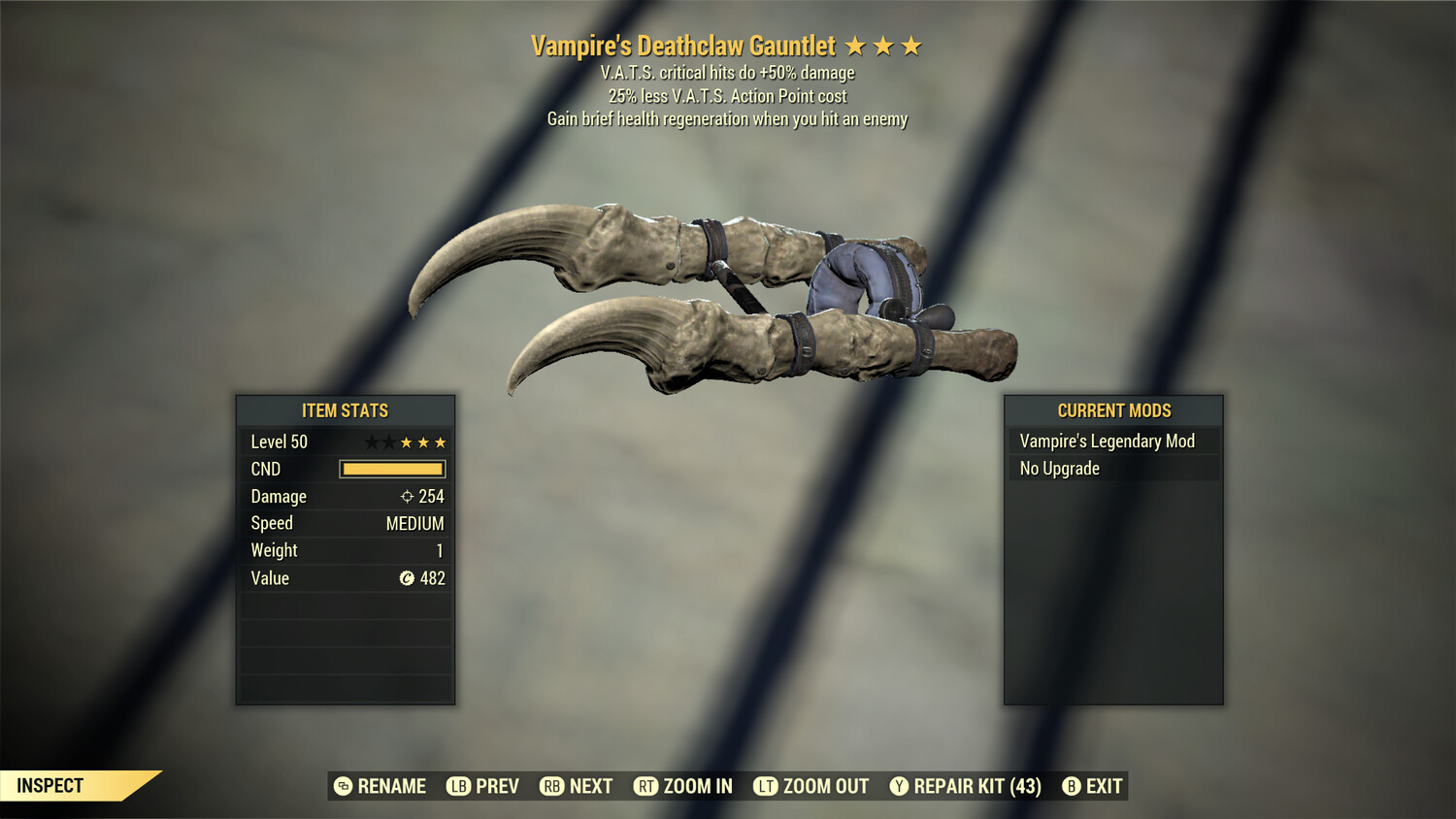Click the Rename controller button icon
The width and height of the screenshot is (1456, 819).
click(341, 786)
